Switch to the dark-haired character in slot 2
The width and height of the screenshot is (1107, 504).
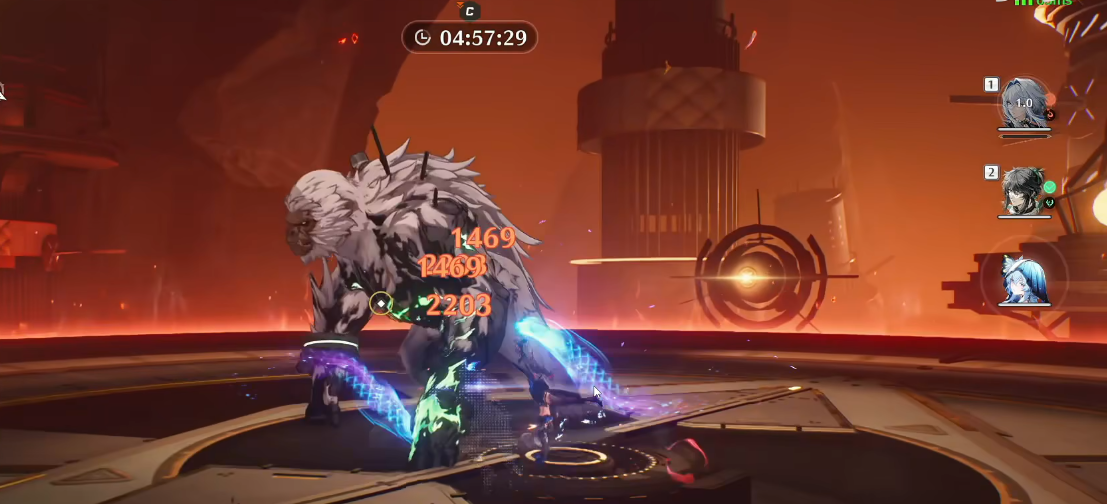tap(1024, 191)
